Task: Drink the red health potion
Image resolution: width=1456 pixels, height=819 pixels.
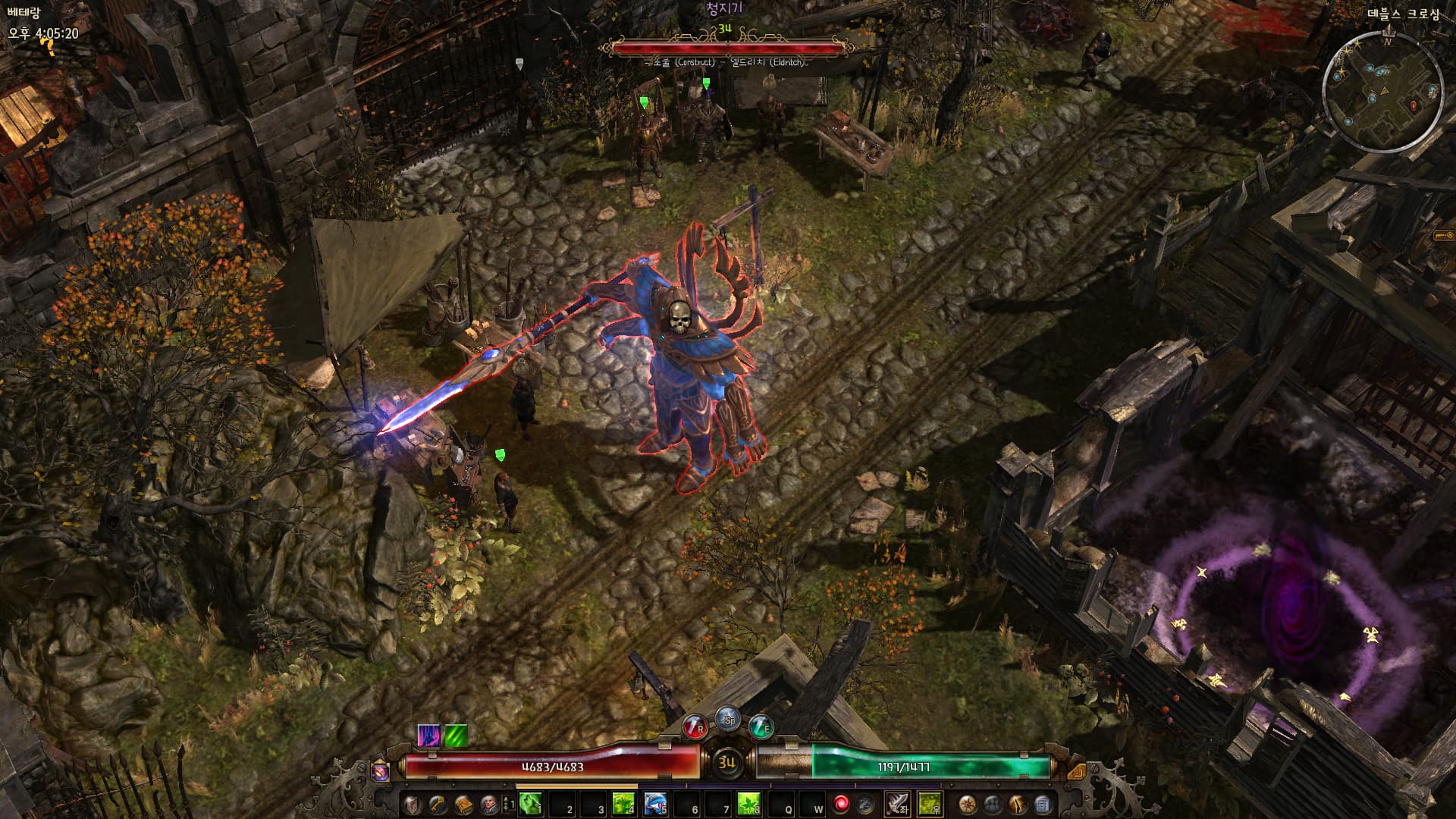Action: tap(695, 727)
